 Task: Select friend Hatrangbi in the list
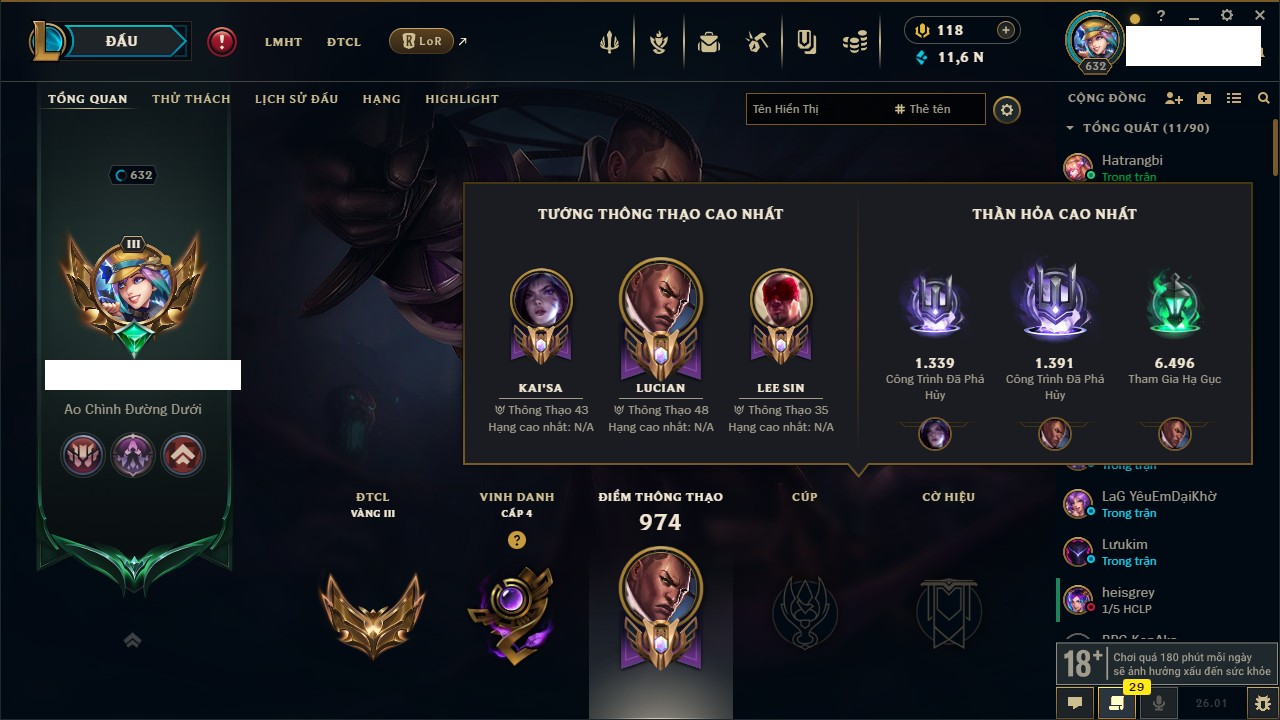[x=1131, y=160]
